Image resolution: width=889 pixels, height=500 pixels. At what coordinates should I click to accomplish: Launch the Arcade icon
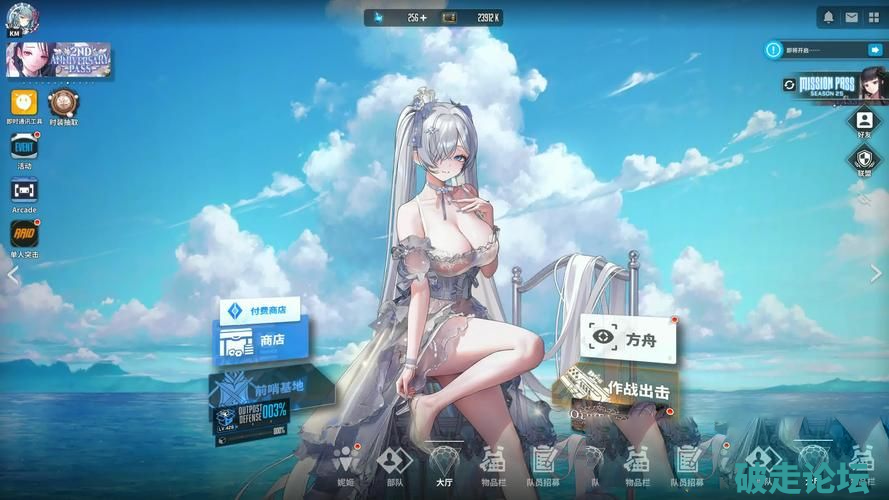(24, 190)
